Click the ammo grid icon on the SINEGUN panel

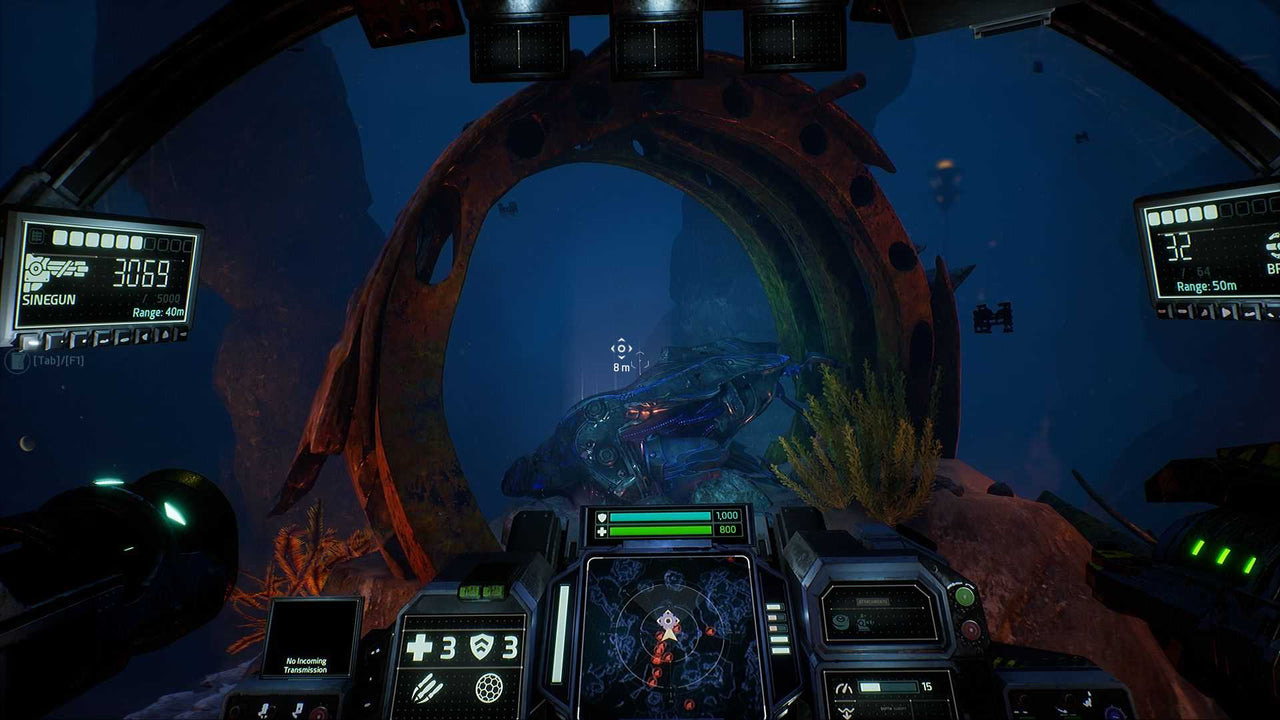[x=36, y=235]
